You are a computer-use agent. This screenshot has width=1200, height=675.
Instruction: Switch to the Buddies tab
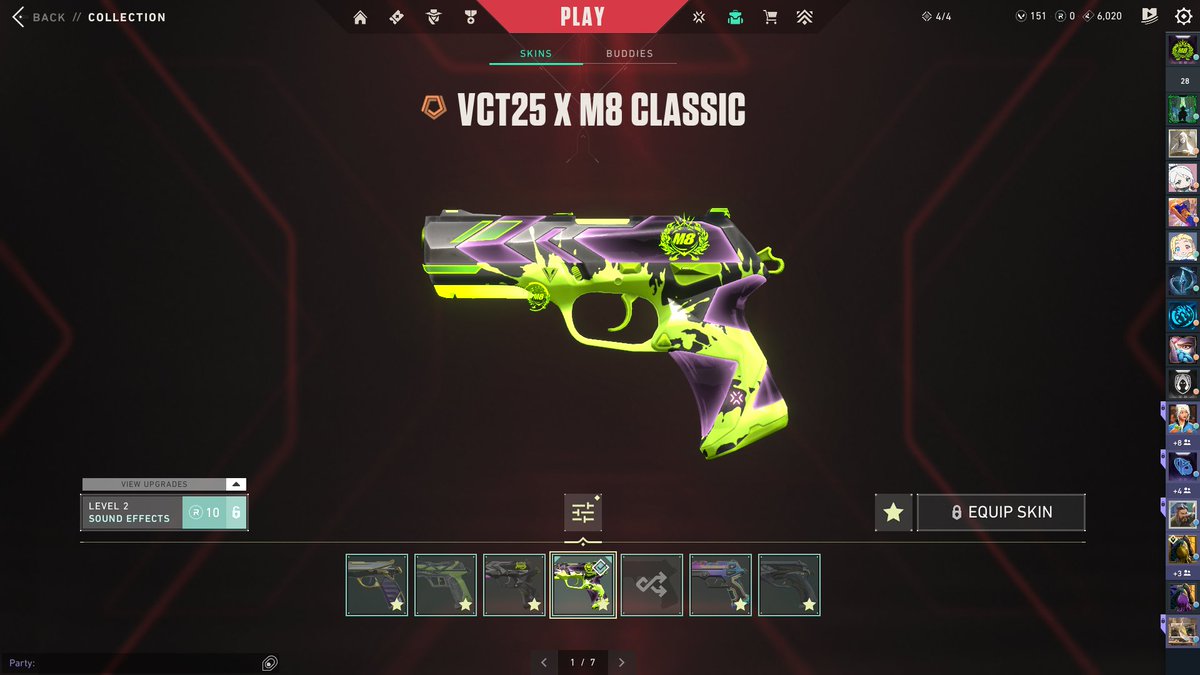(629, 54)
